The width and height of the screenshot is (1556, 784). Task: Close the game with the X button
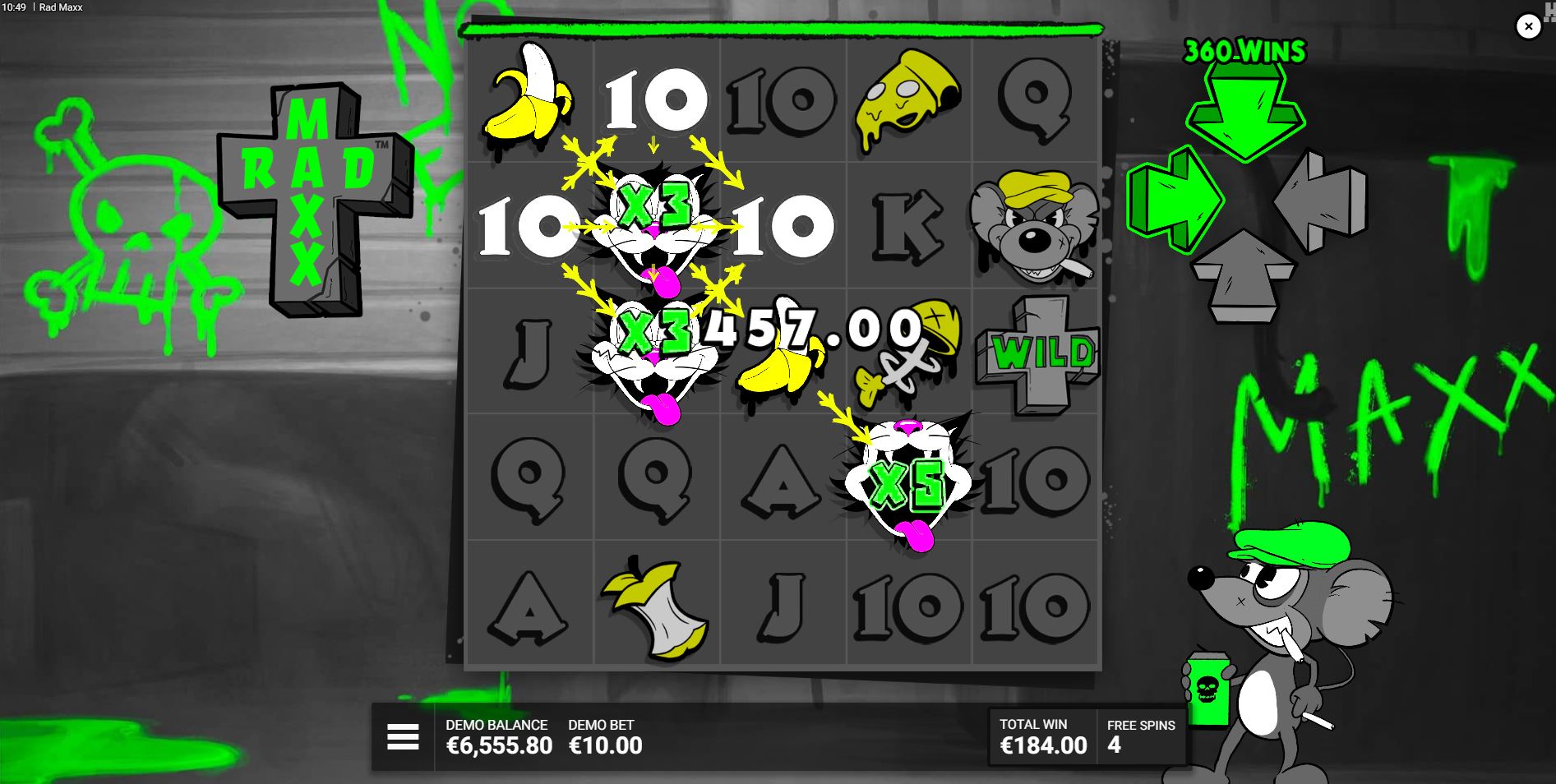point(1528,26)
